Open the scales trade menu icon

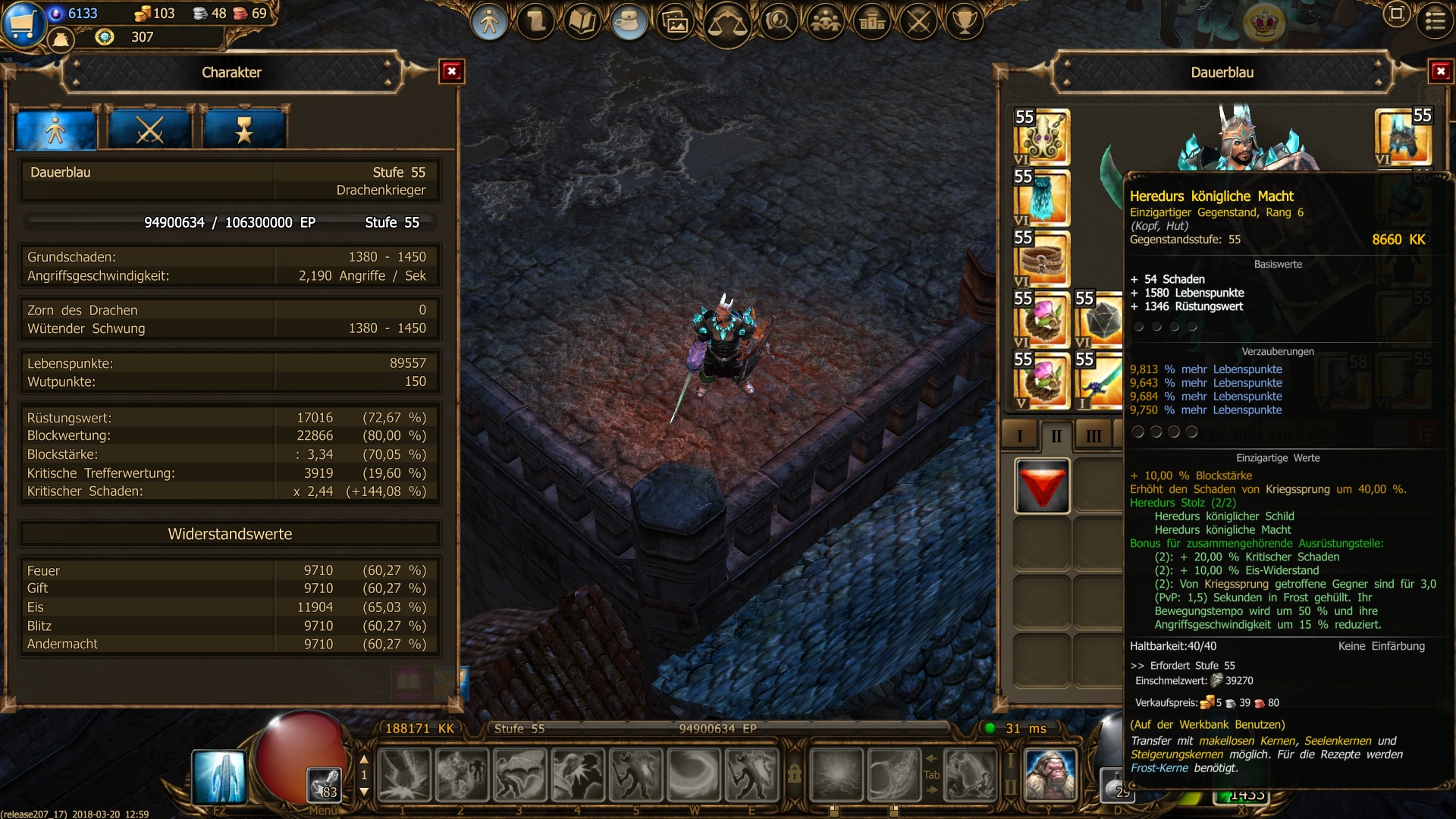[726, 23]
